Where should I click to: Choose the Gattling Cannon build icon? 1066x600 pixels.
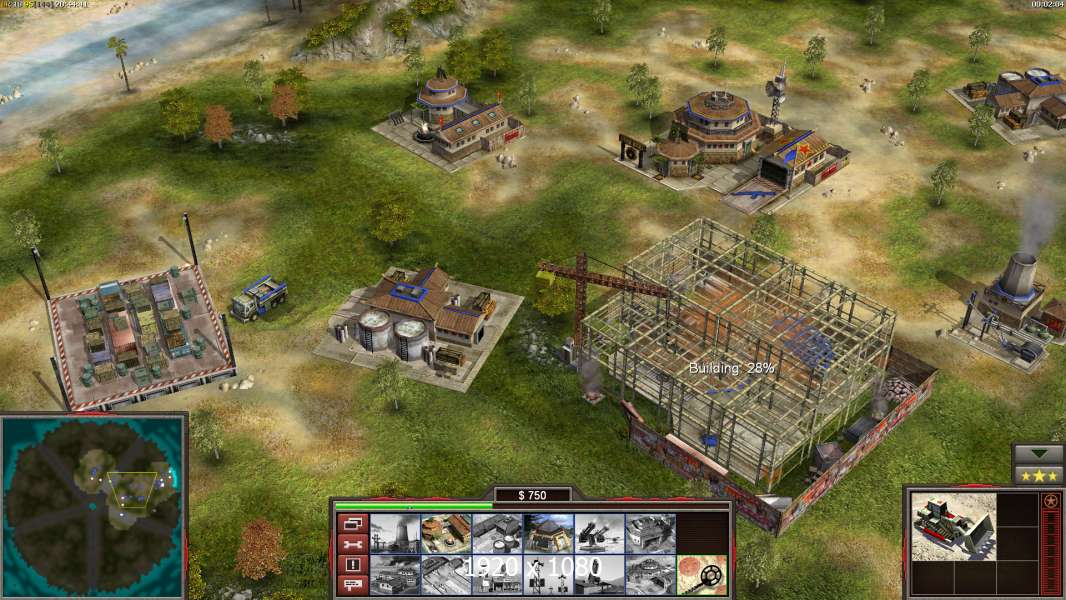(x=599, y=533)
